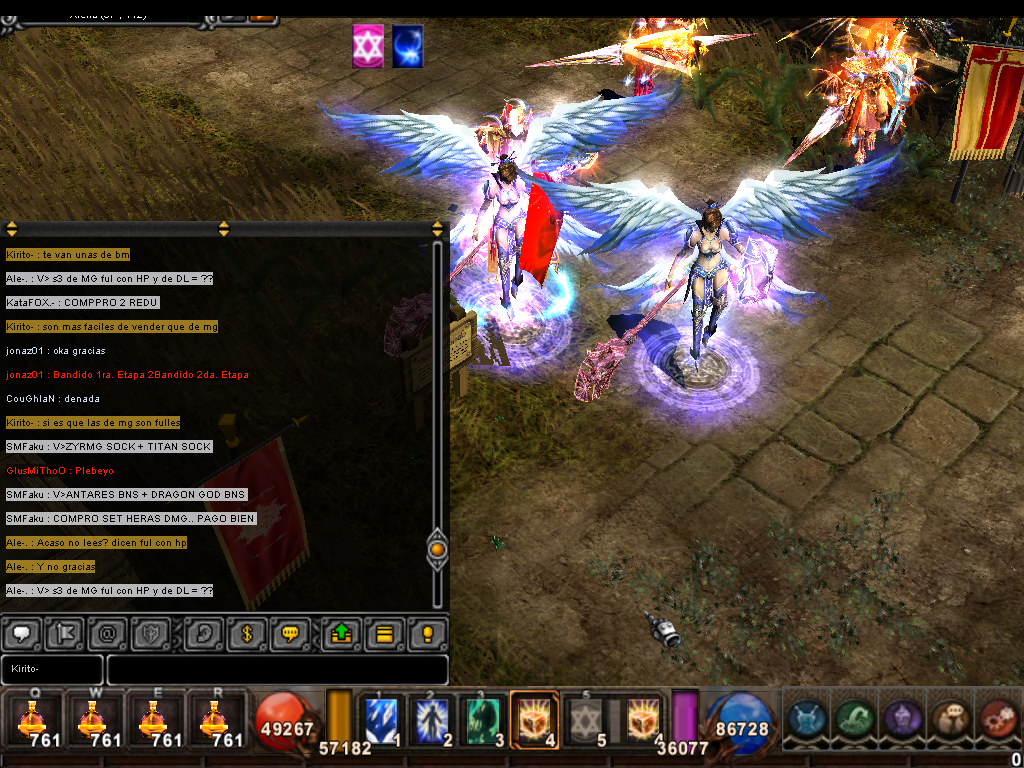Click the yellow speech bubble chat button
Image resolution: width=1024 pixels, height=768 pixels.
tap(290, 633)
